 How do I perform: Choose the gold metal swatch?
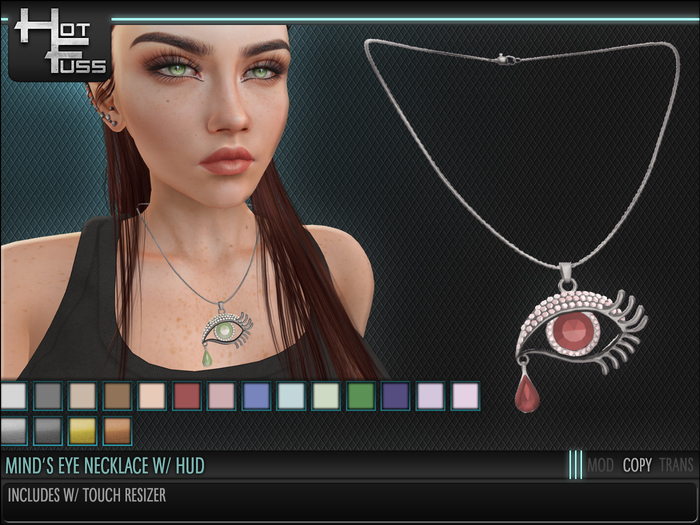82,431
